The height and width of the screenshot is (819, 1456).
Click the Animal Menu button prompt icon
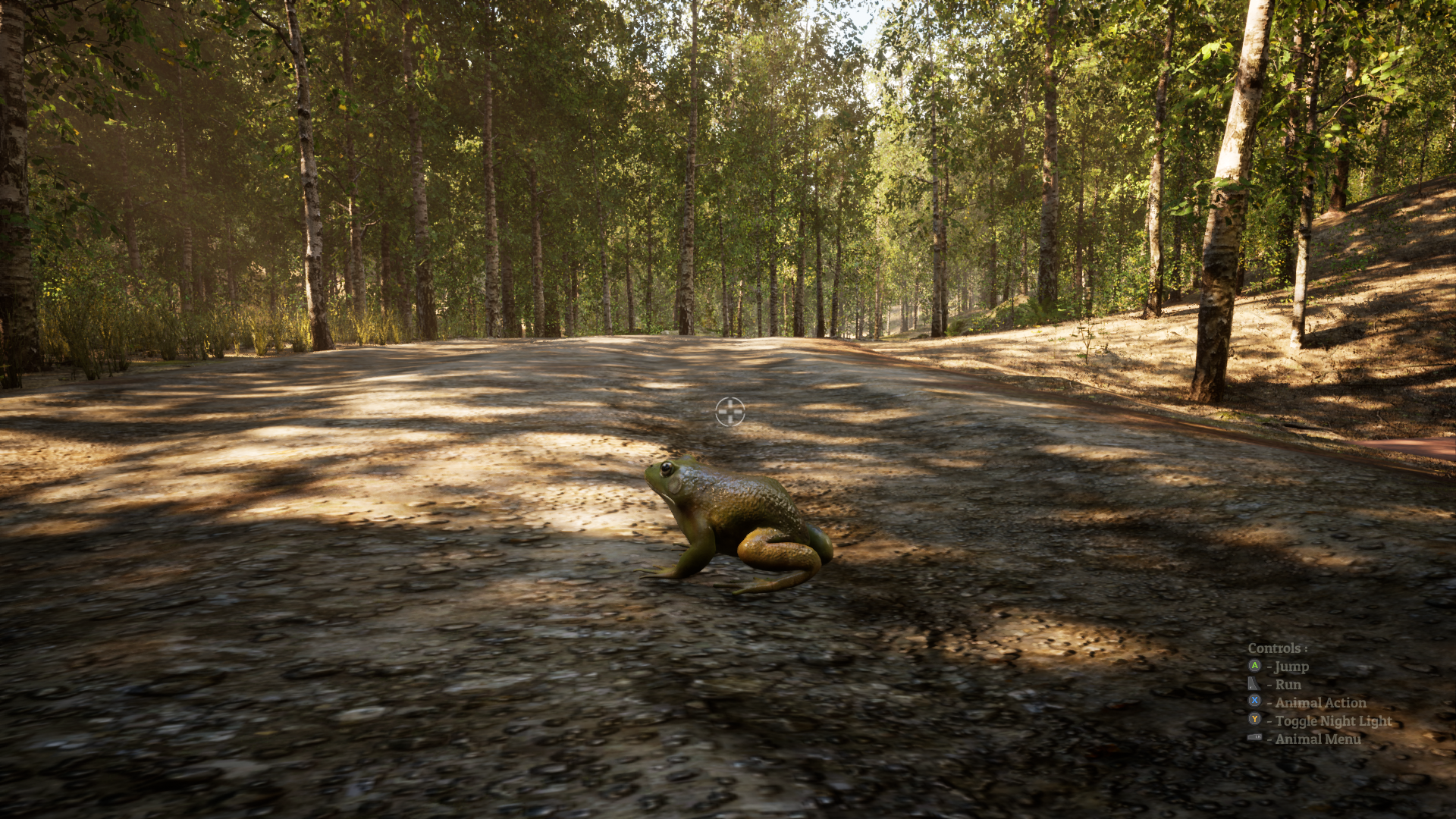[x=1255, y=737]
